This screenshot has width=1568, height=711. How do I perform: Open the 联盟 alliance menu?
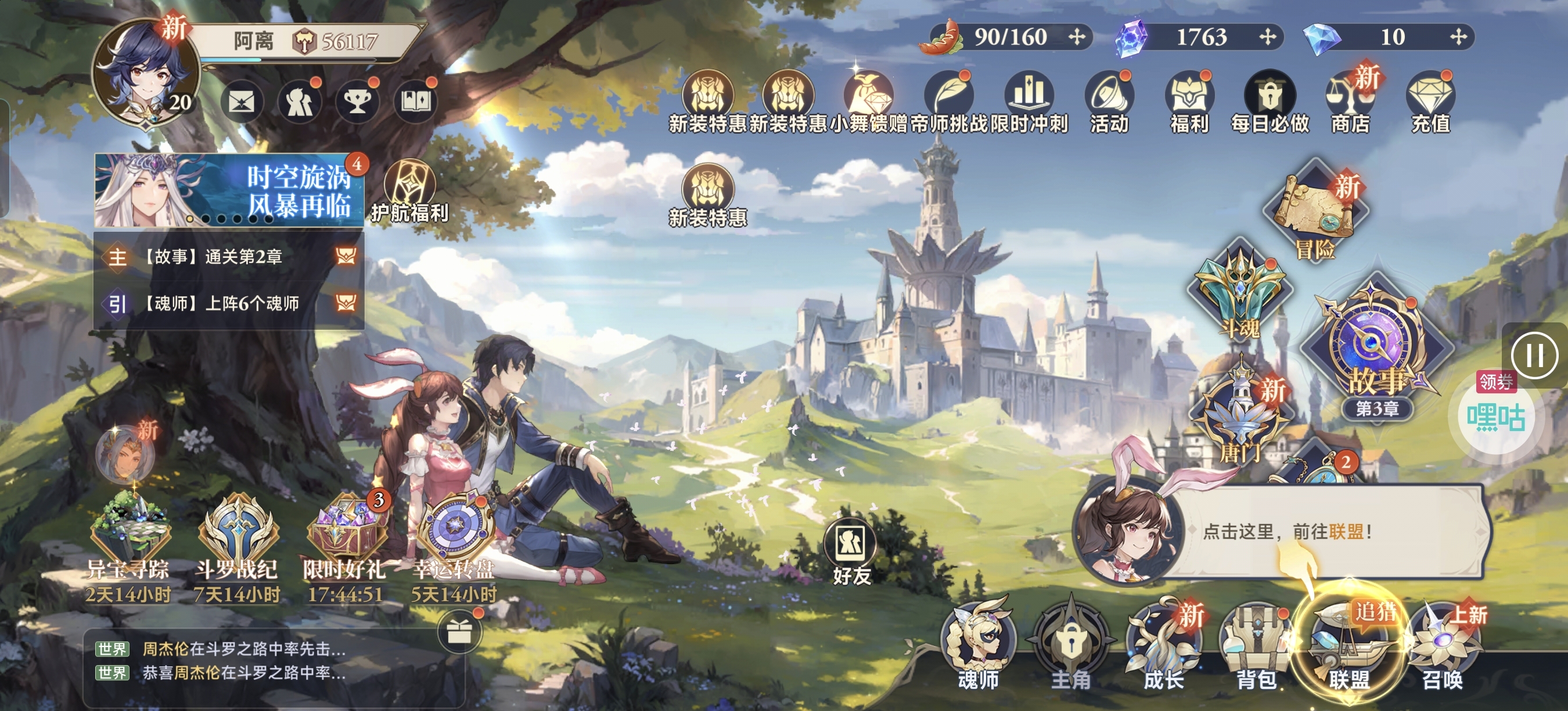tap(1349, 645)
